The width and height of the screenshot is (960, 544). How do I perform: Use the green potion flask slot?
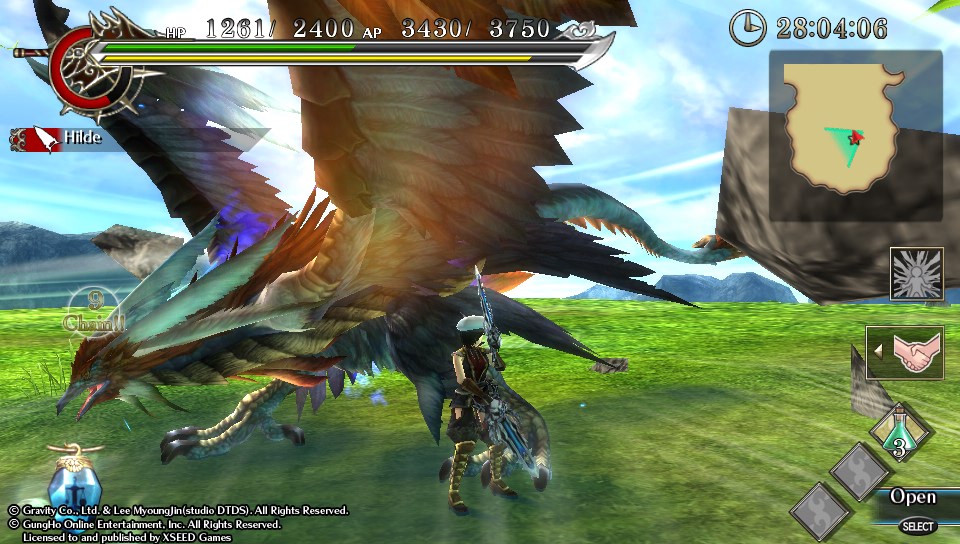[899, 432]
